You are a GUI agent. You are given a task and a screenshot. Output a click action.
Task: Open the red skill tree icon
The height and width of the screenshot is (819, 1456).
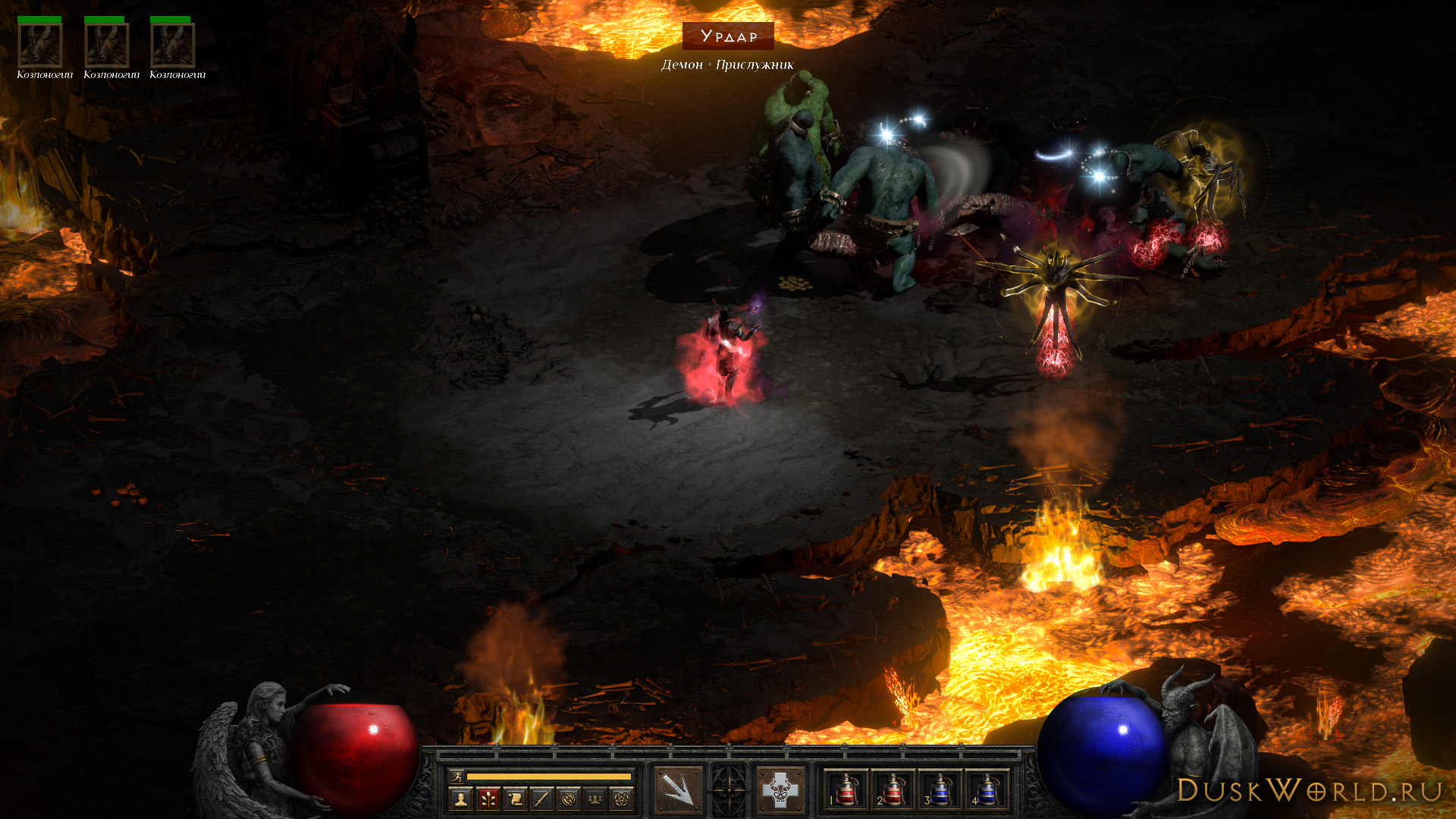488,799
